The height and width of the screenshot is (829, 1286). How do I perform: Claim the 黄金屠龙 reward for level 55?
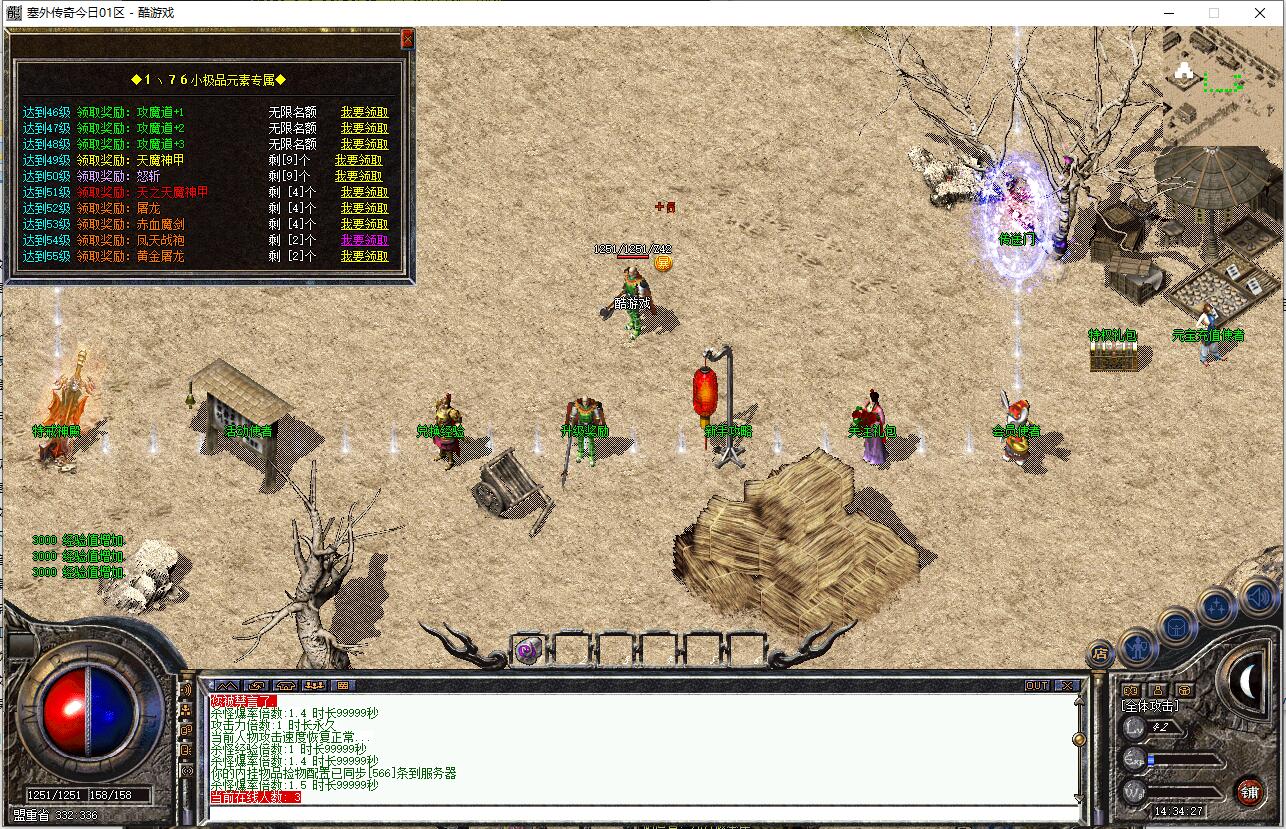tap(364, 256)
